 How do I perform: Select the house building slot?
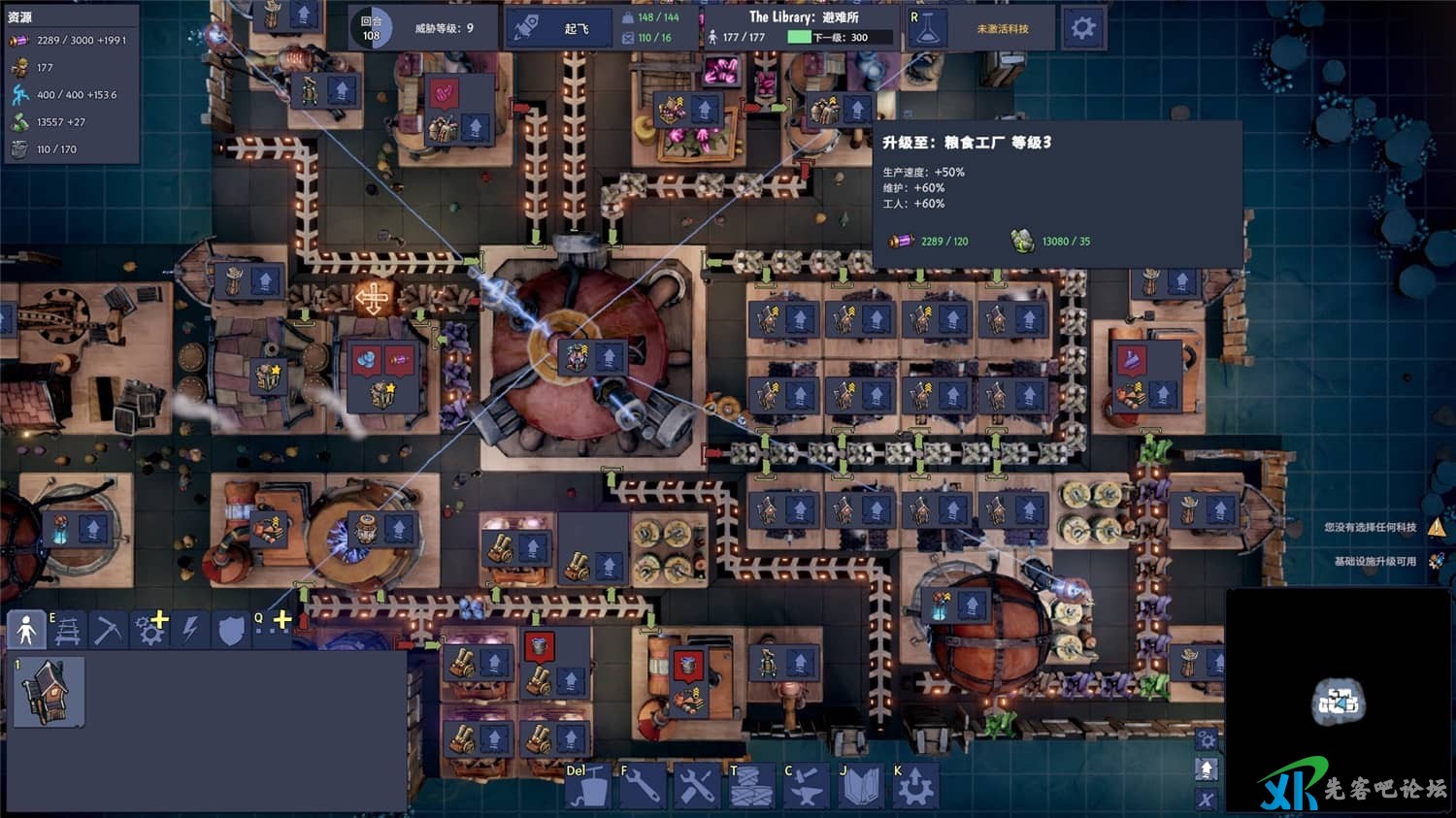coord(49,691)
